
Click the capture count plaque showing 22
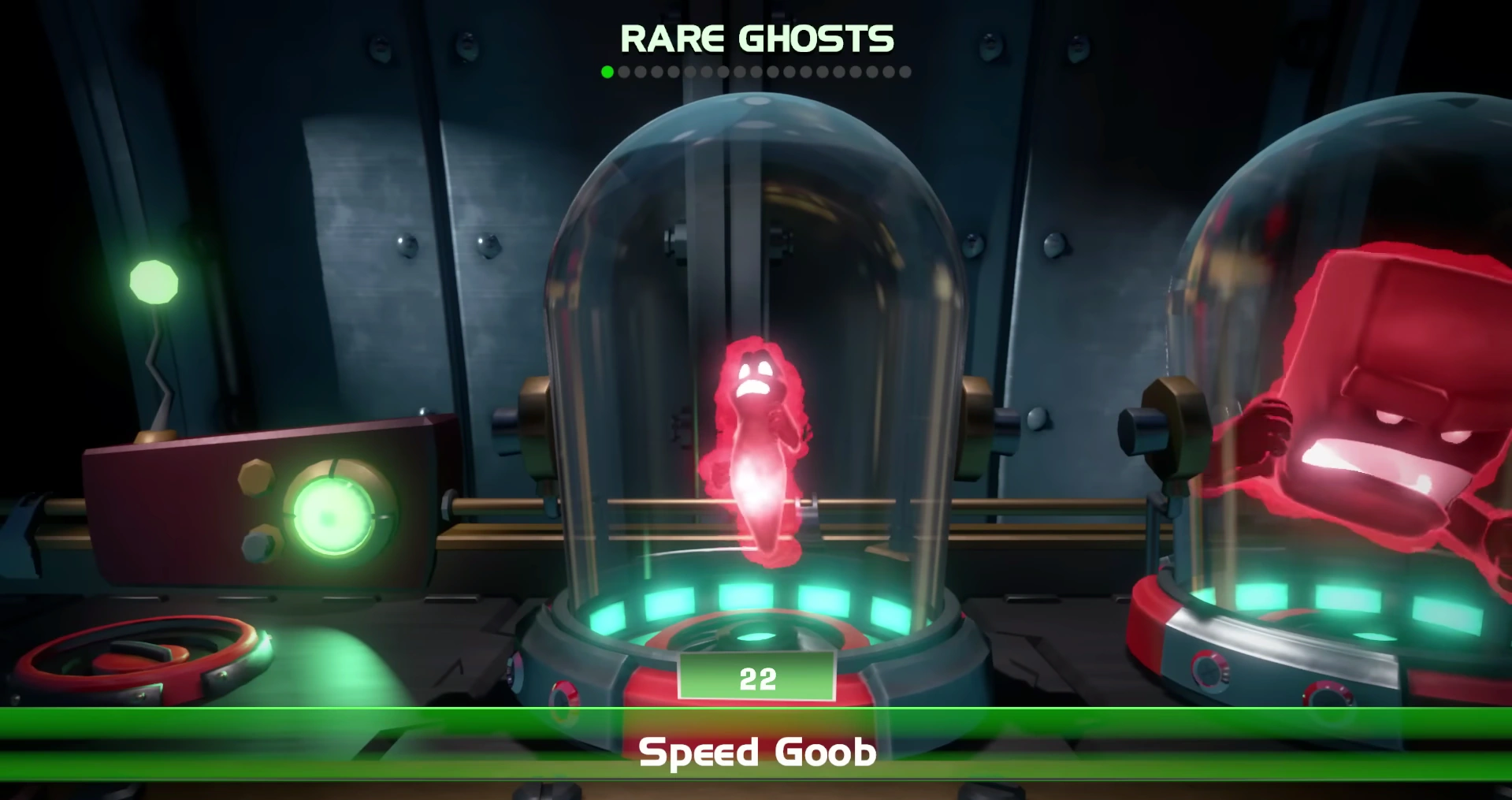[758, 675]
